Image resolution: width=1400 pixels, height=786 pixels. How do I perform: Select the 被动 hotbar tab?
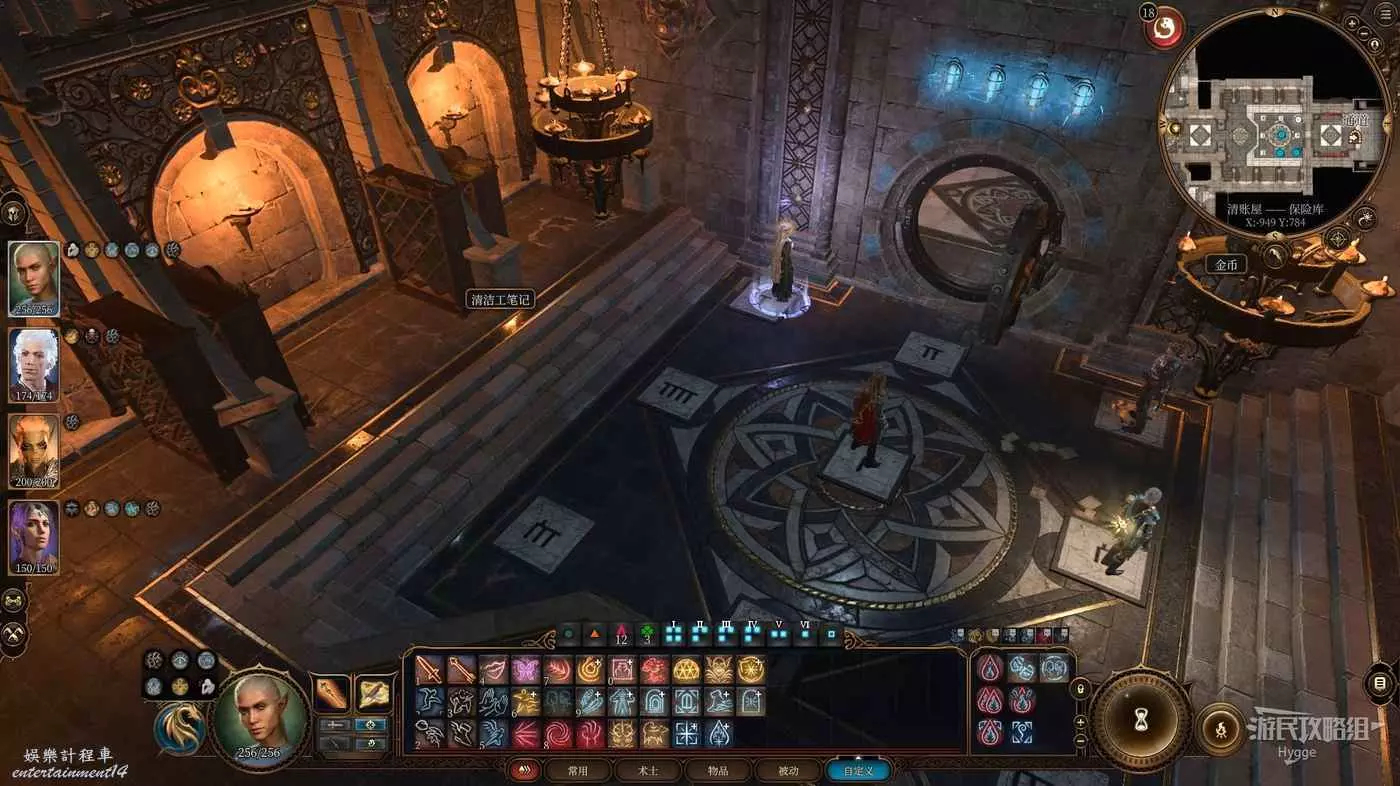click(x=789, y=771)
